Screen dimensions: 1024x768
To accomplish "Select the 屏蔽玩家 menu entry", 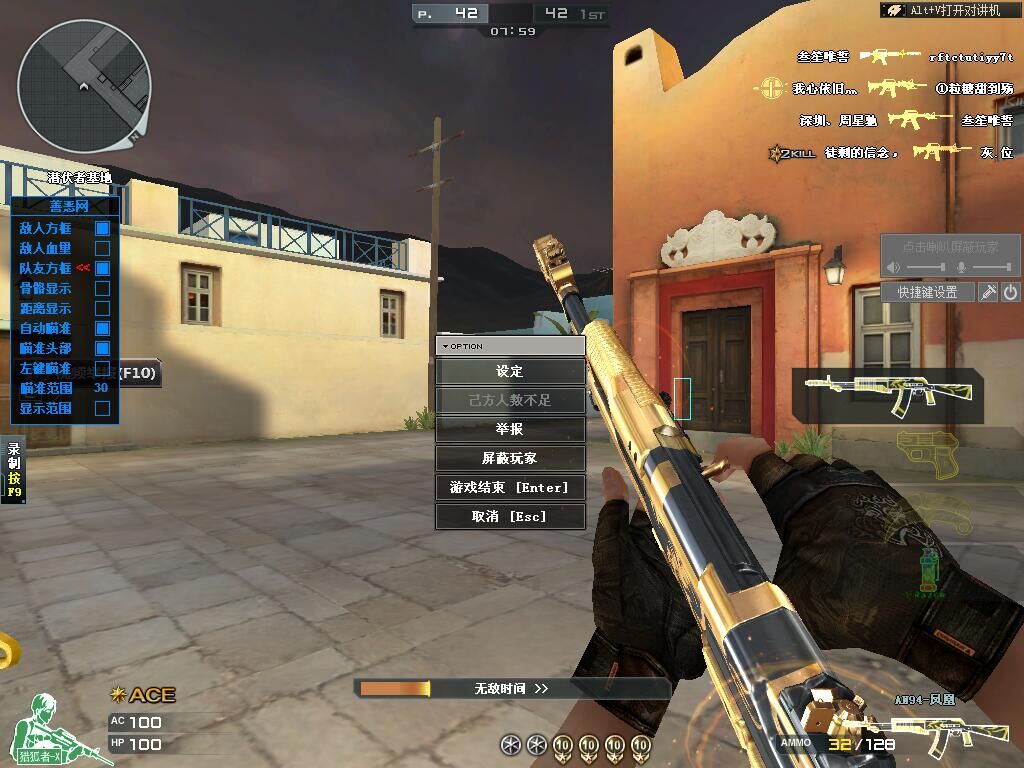I will point(510,458).
